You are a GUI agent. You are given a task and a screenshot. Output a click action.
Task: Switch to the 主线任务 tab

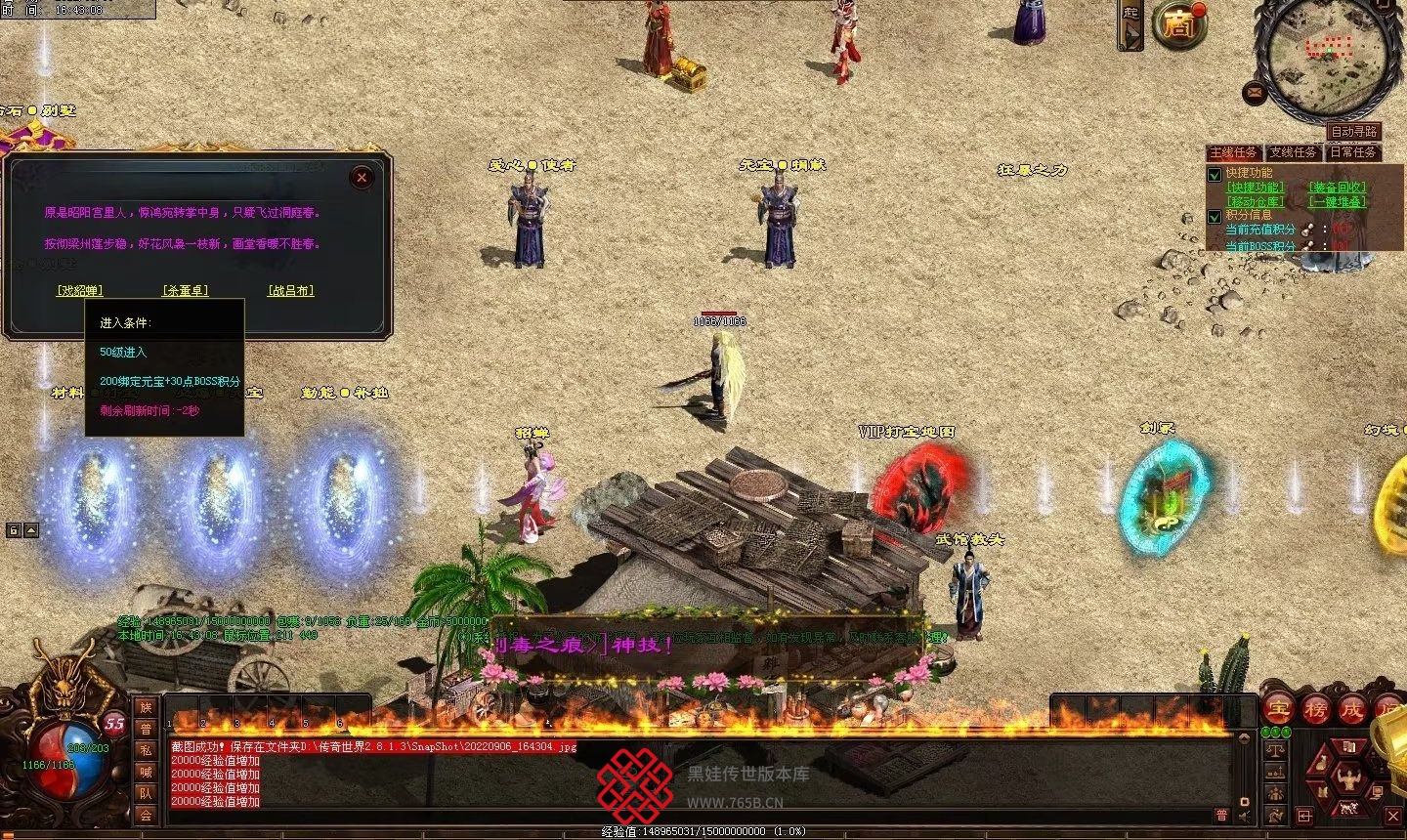pos(1233,152)
